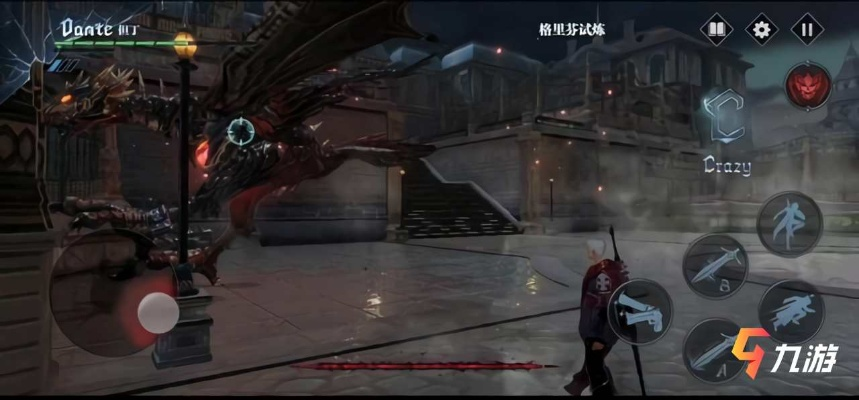Tap the jumping figure button
The width and height of the screenshot is (859, 400).
789,223
